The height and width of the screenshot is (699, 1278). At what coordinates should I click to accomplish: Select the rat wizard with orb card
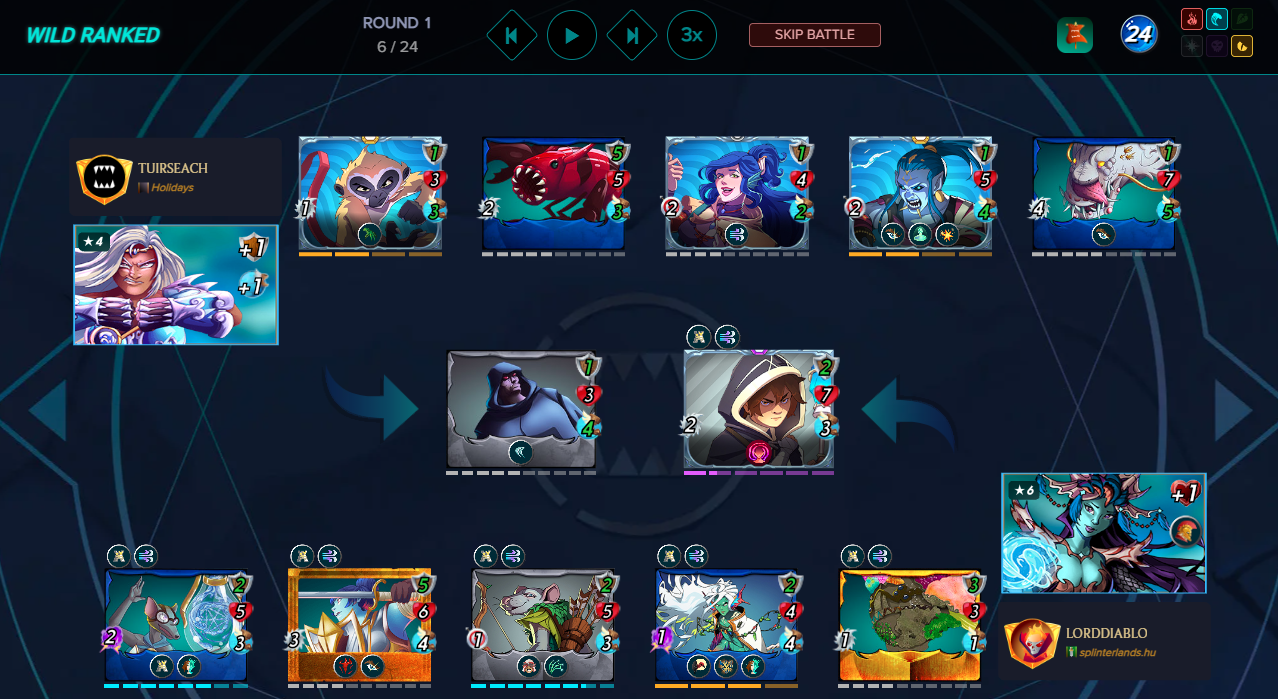tap(176, 625)
